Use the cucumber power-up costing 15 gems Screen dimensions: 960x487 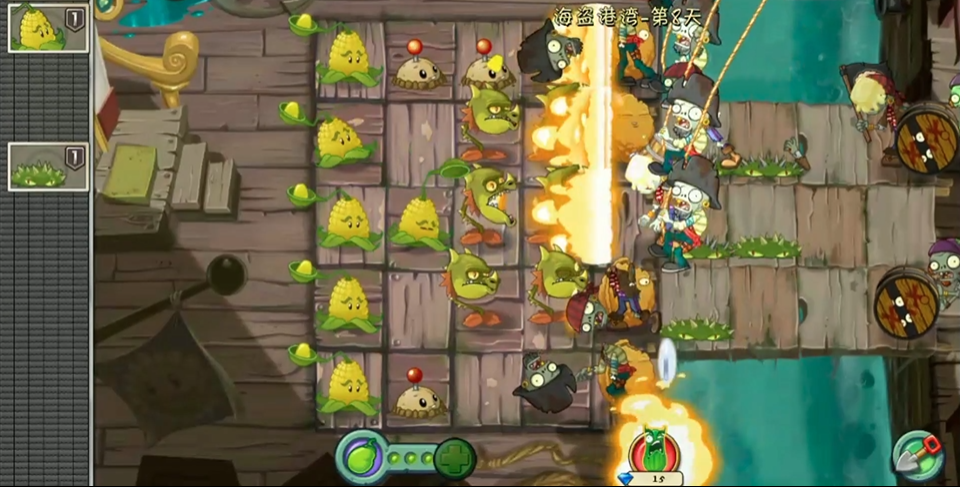tap(654, 449)
